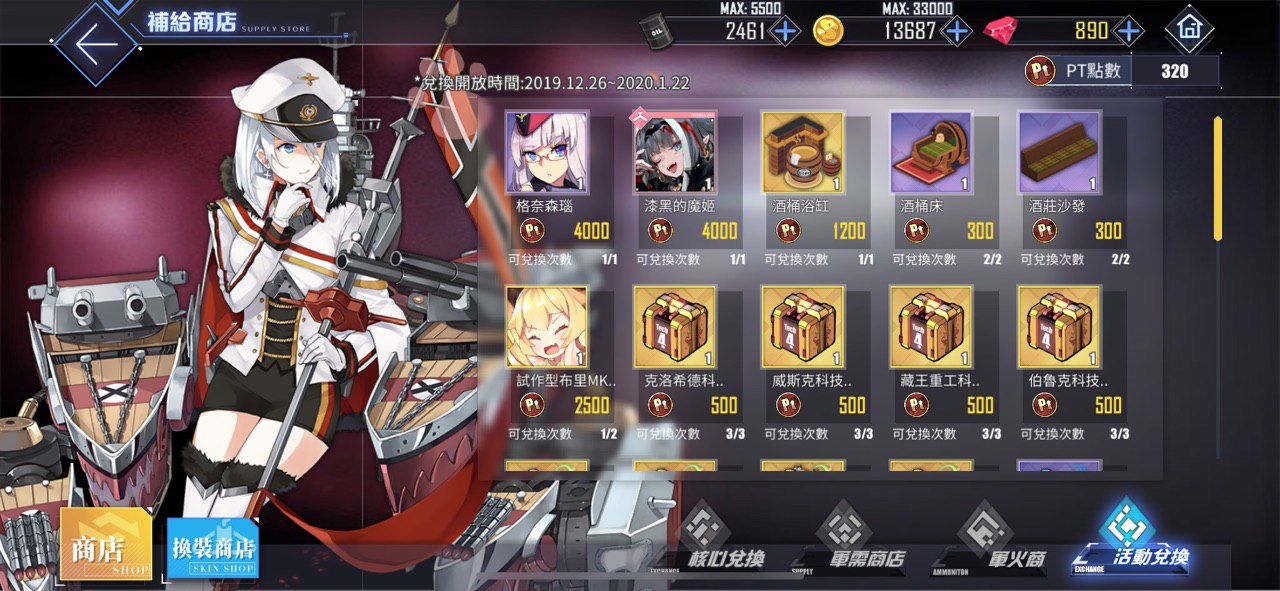Return to the home screen
Screen dimensions: 1280x591
click(1189, 29)
